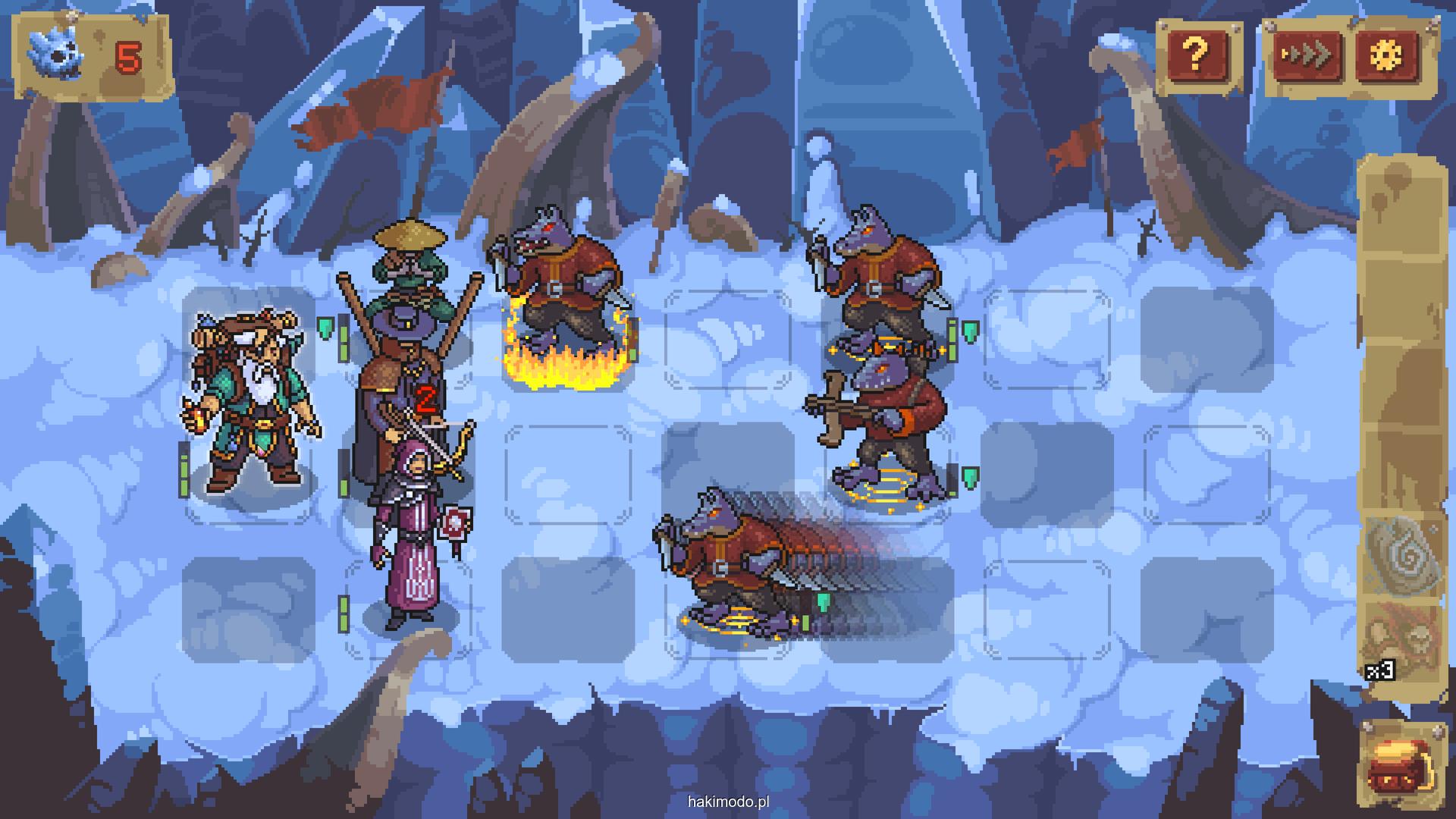Open settings with the gear button
The width and height of the screenshot is (1456, 819).
[x=1388, y=55]
